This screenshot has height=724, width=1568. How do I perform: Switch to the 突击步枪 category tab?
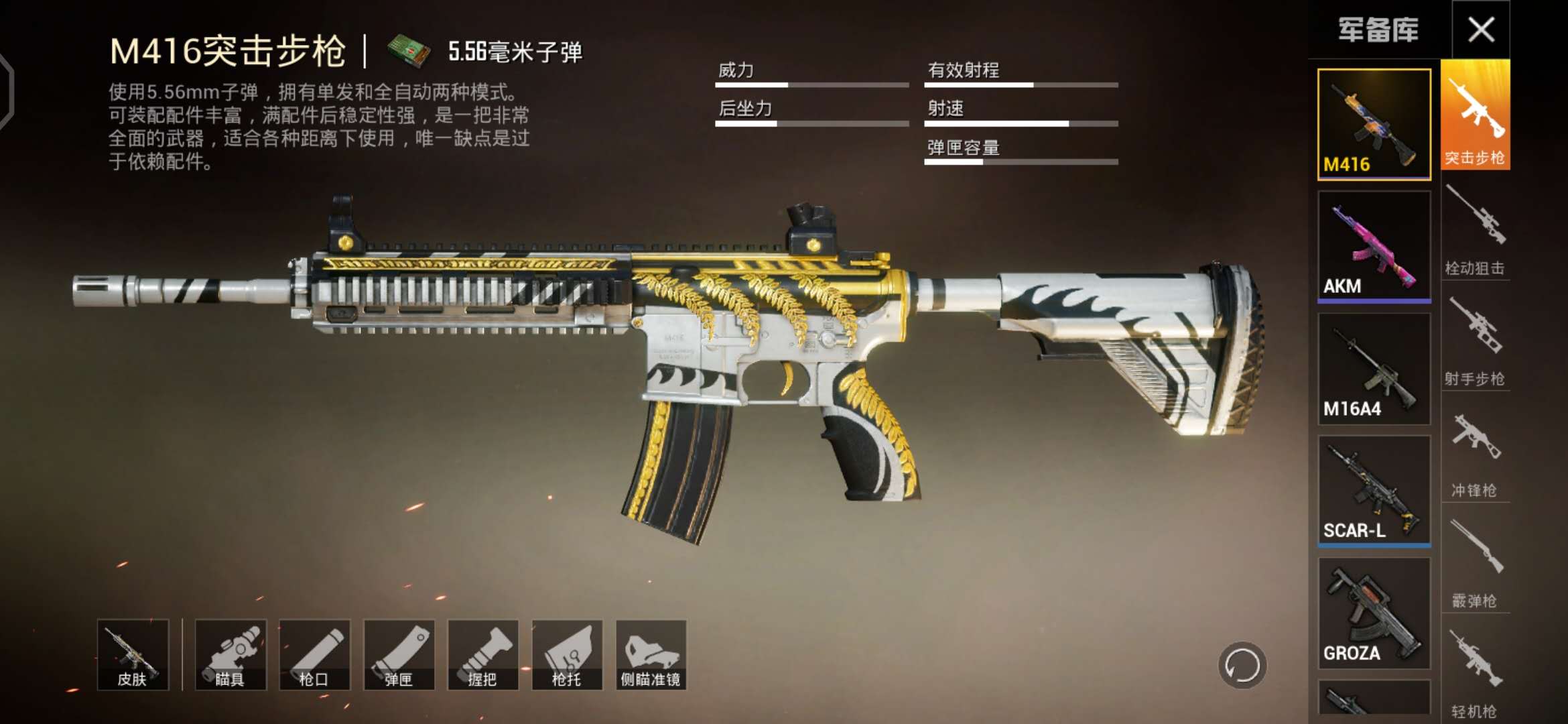click(1475, 115)
